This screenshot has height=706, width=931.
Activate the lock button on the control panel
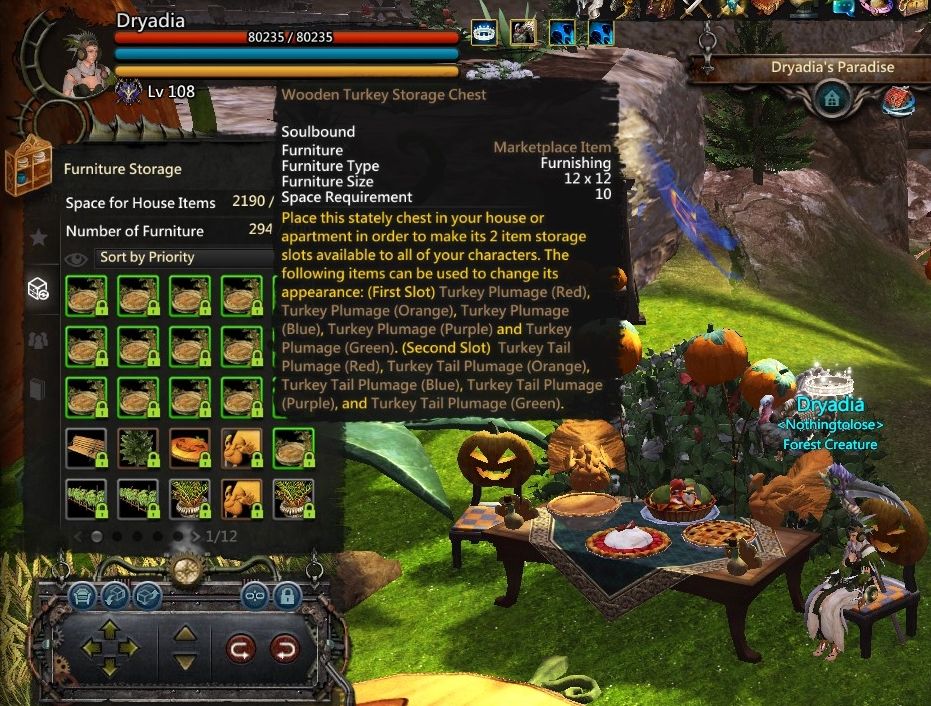pos(287,597)
